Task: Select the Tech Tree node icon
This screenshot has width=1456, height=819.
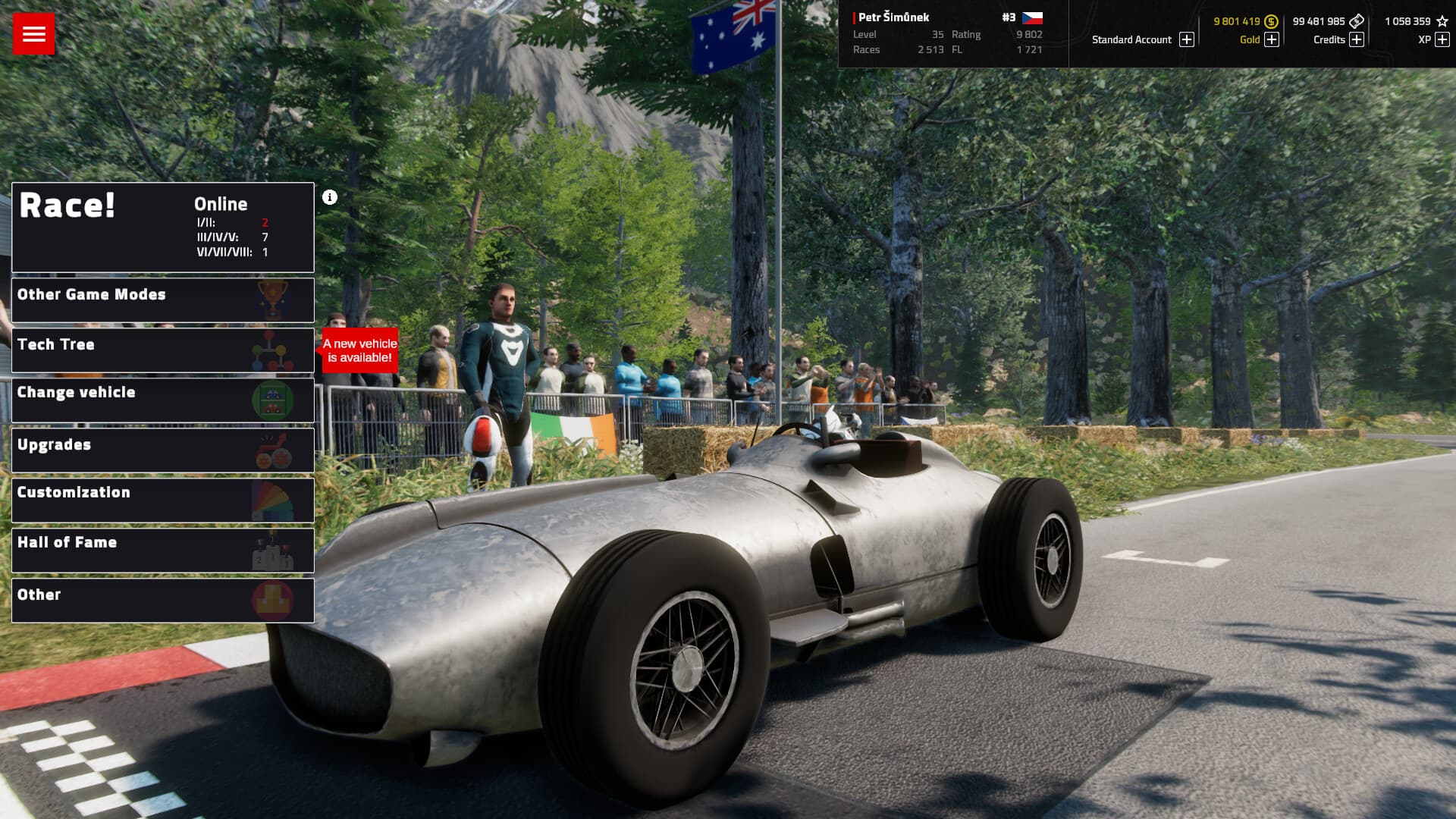Action: click(x=275, y=350)
